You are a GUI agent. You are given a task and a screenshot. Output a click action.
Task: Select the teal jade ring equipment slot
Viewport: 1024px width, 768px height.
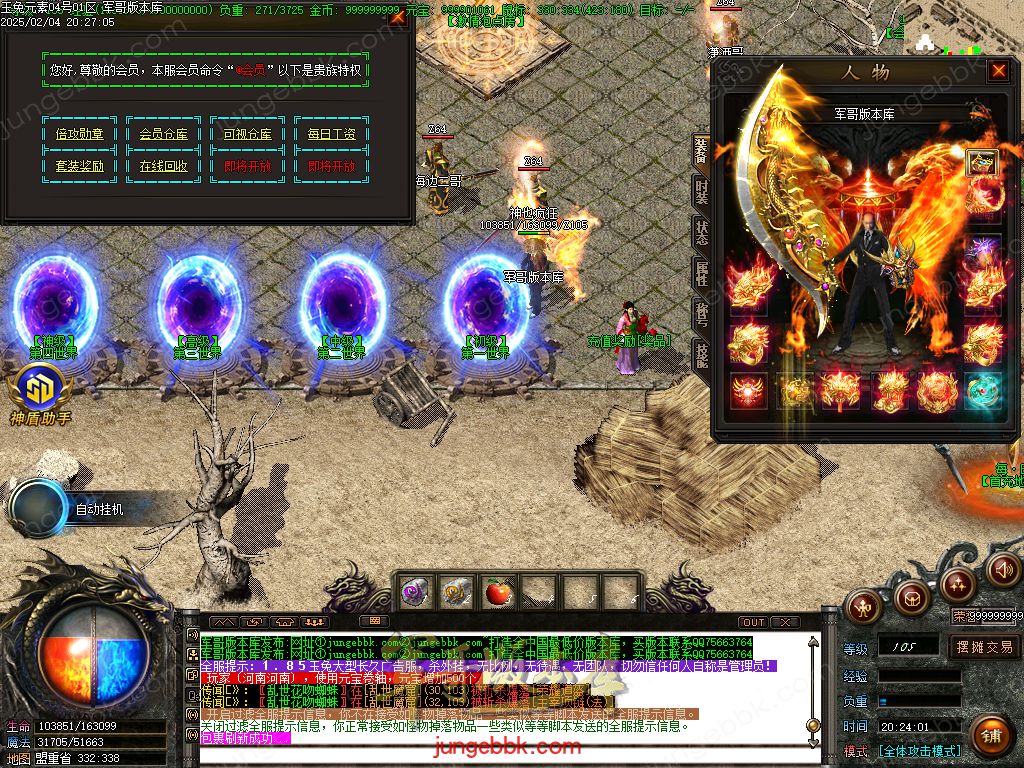click(983, 390)
